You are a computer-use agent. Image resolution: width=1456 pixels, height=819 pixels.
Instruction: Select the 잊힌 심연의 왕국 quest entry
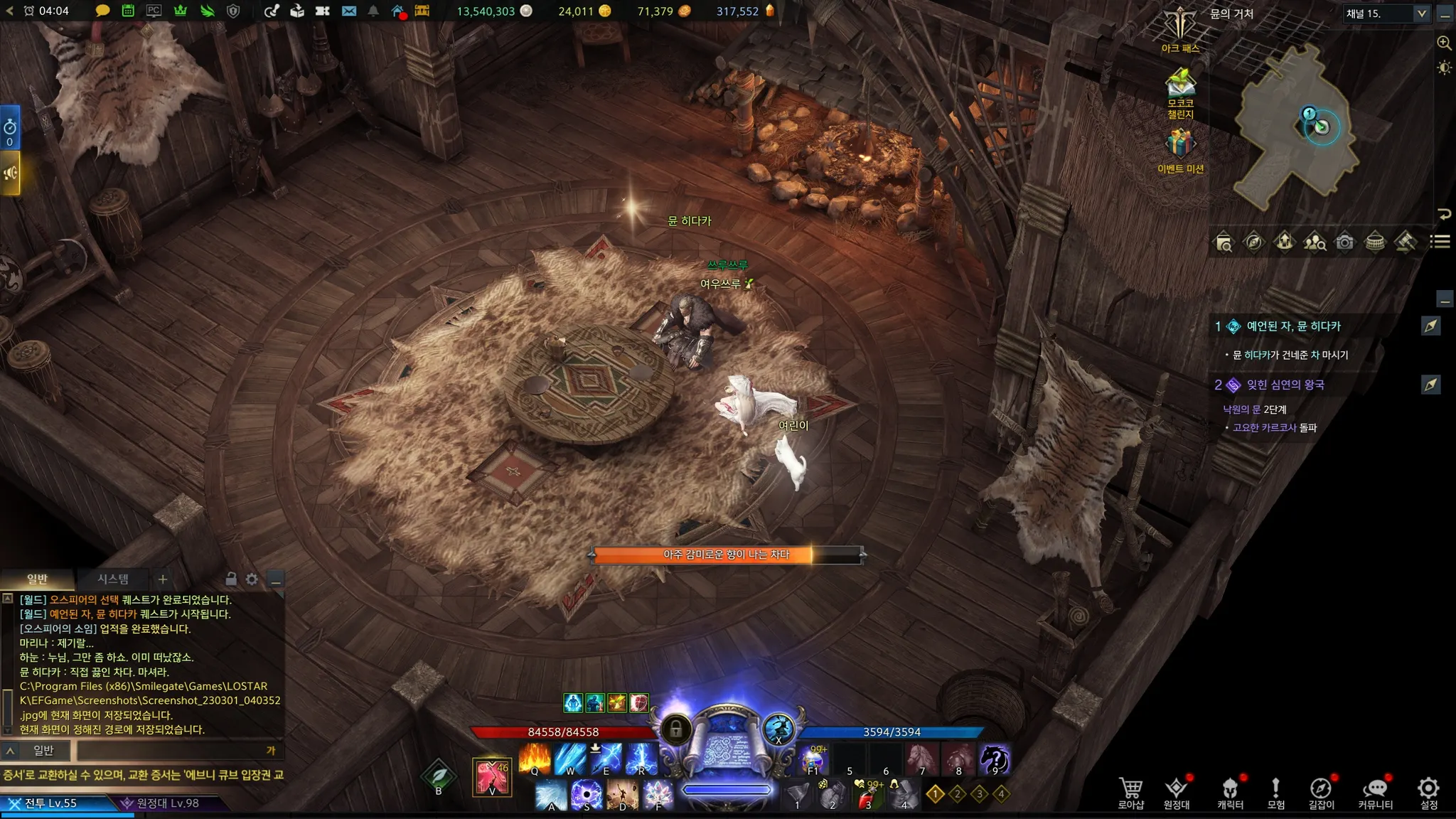pyautogui.click(x=1285, y=385)
